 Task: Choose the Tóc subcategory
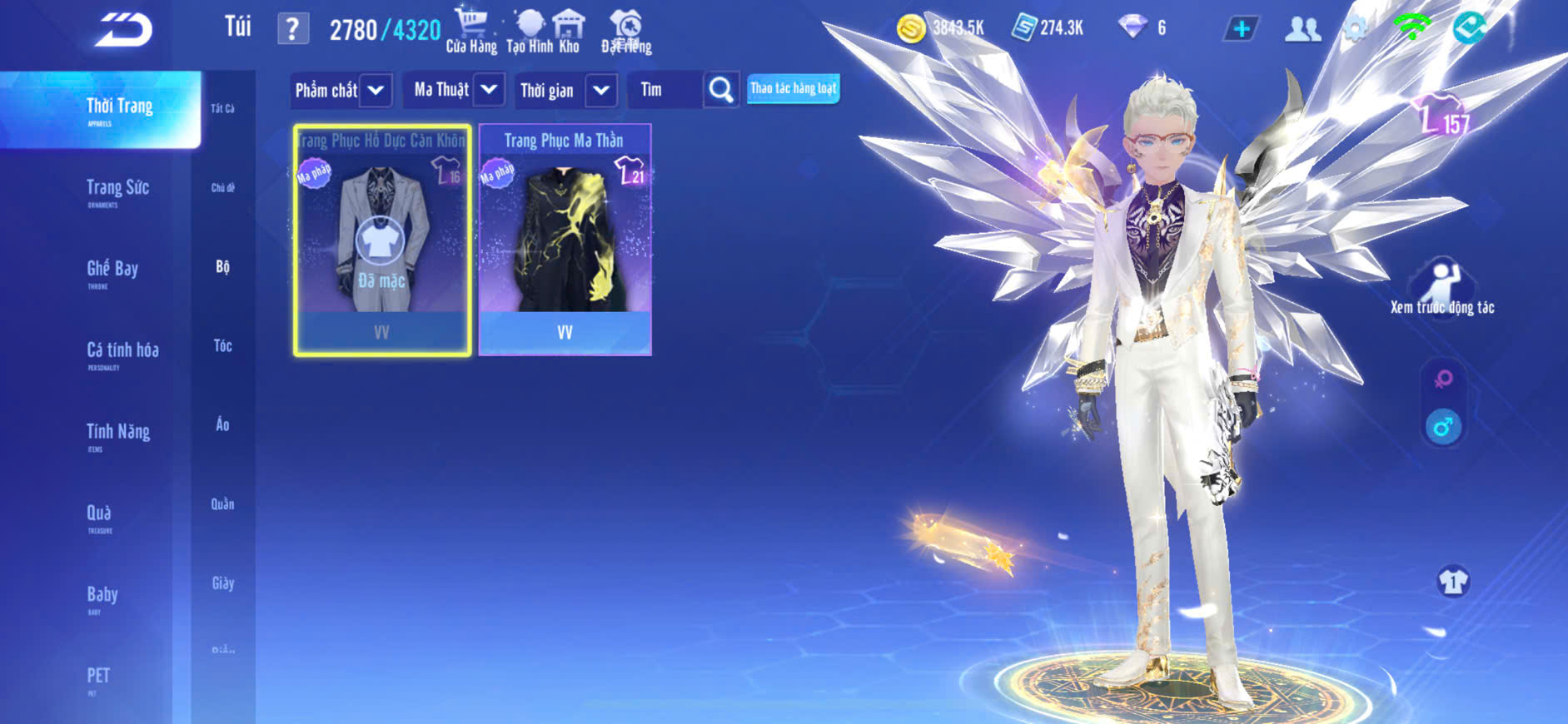[222, 345]
